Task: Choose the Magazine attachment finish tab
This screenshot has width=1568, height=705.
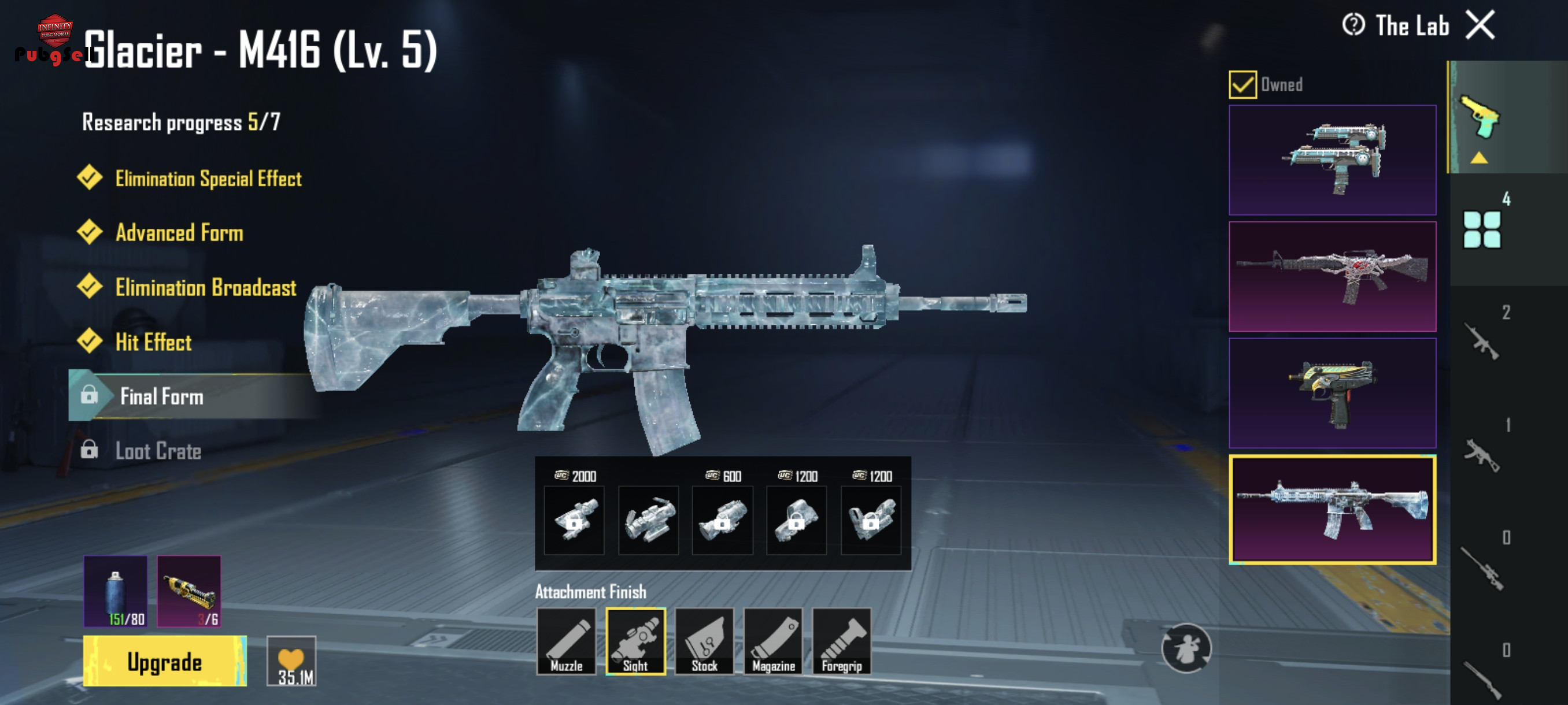Action: pos(773,641)
